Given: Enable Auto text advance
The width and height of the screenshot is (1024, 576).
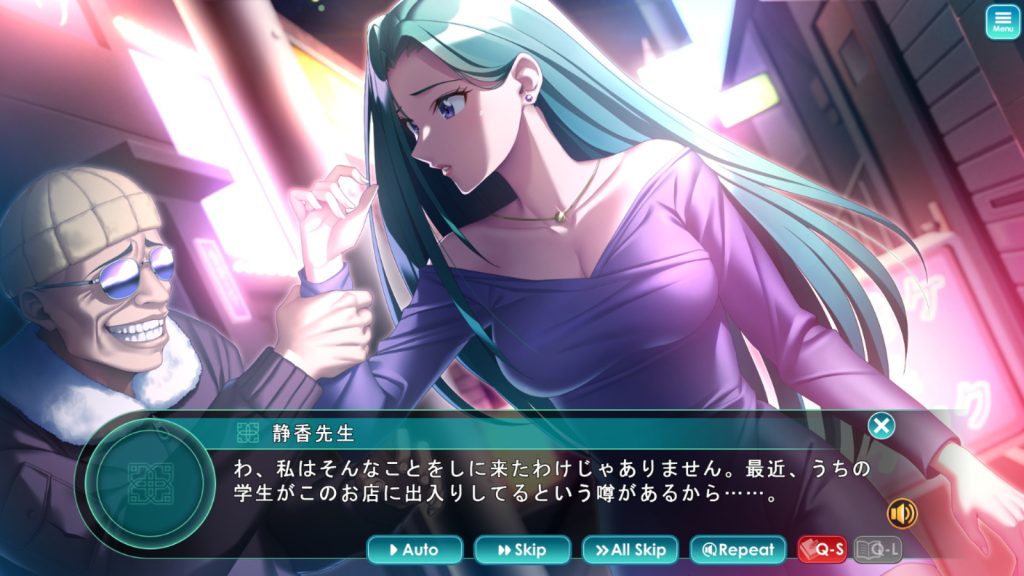Looking at the screenshot, I should tap(414, 550).
